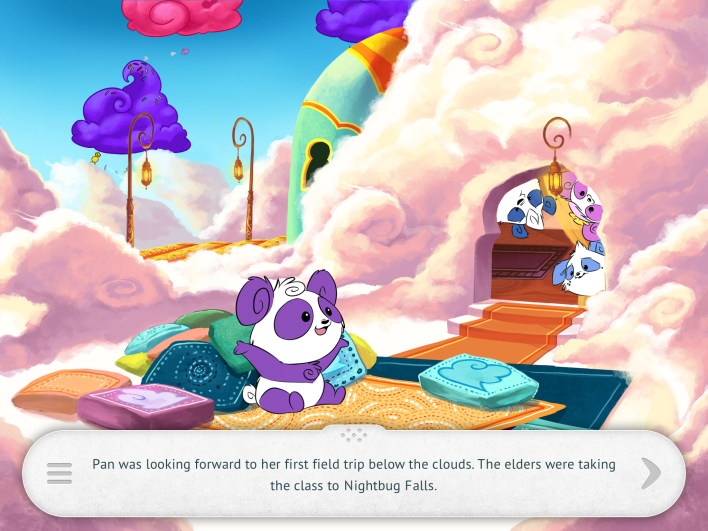Tap the dotted handle atop the text panel

tap(354, 435)
